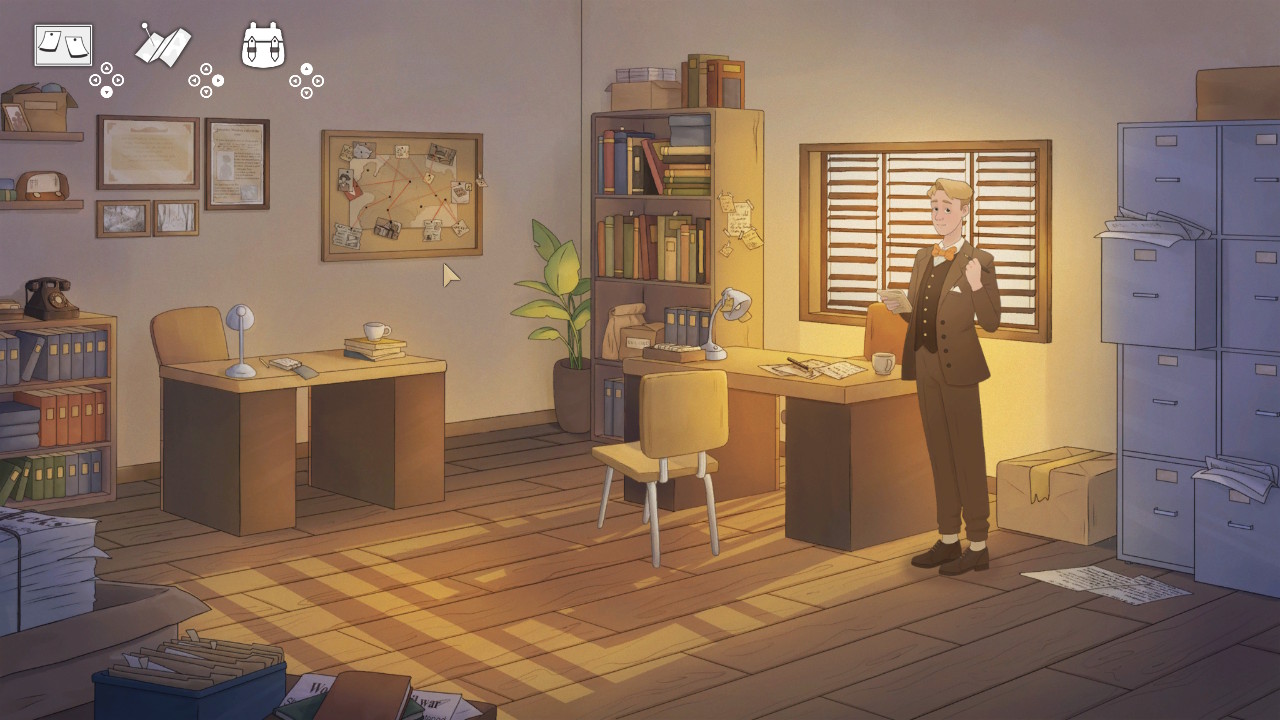Open the notes journal panel
The height and width of the screenshot is (720, 1280).
[62, 44]
